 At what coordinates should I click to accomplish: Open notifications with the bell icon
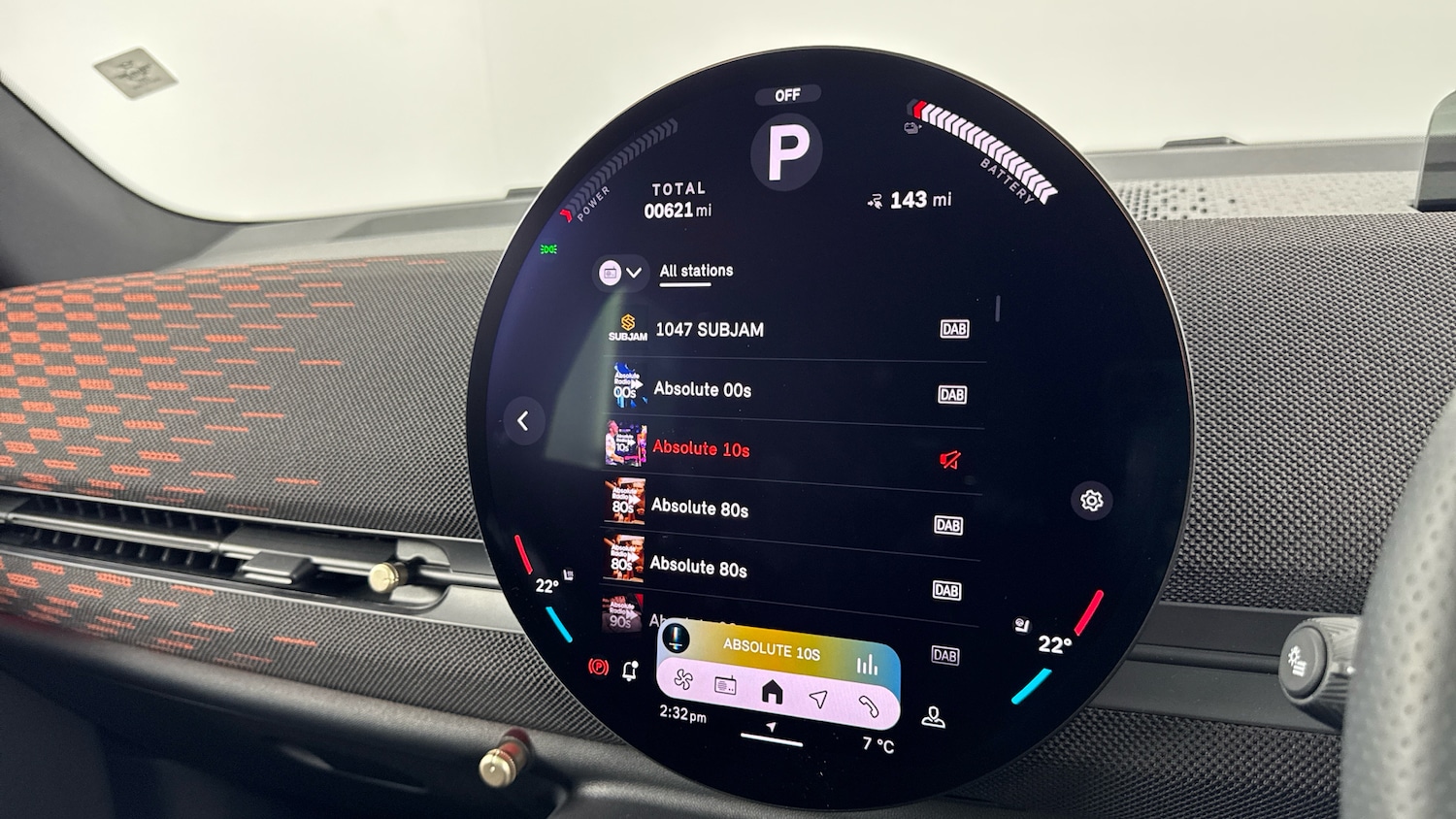[x=630, y=671]
